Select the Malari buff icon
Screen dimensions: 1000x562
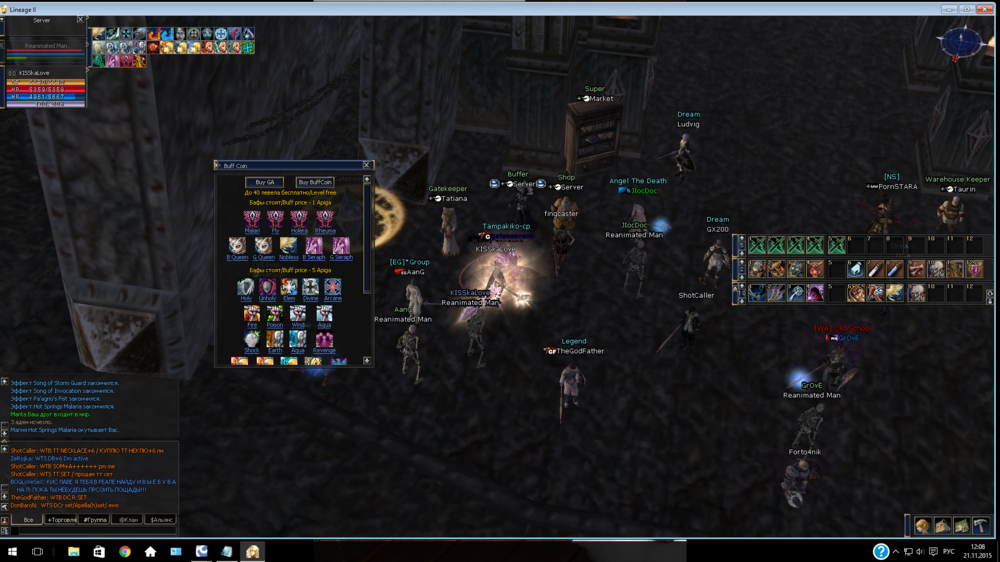pos(252,219)
